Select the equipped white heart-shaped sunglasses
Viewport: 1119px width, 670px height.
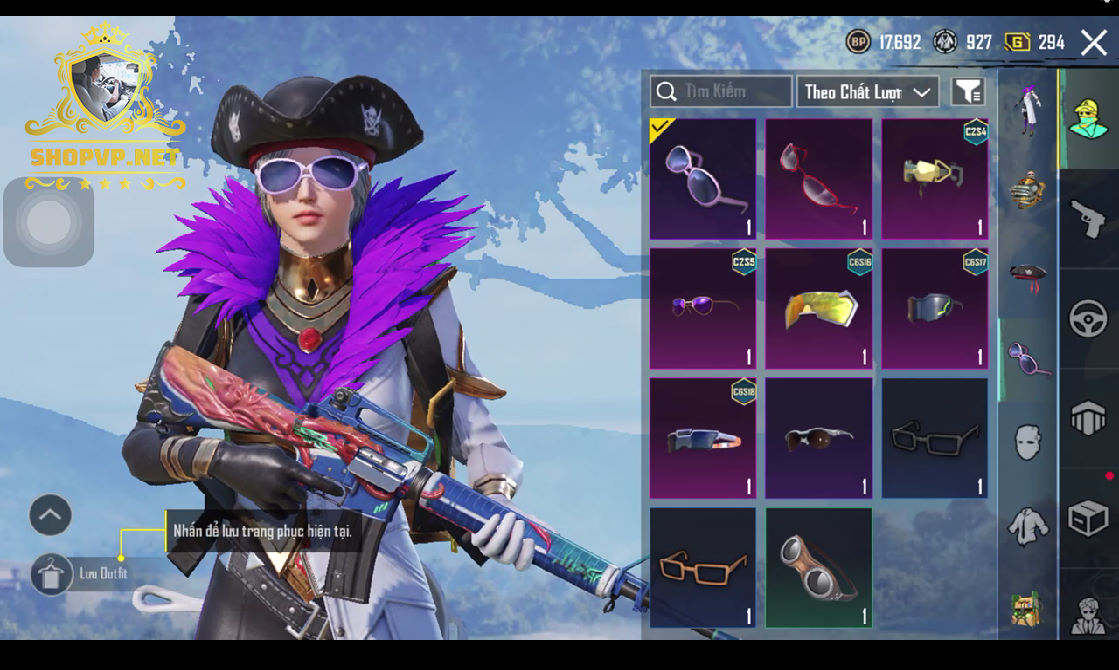[x=703, y=180]
